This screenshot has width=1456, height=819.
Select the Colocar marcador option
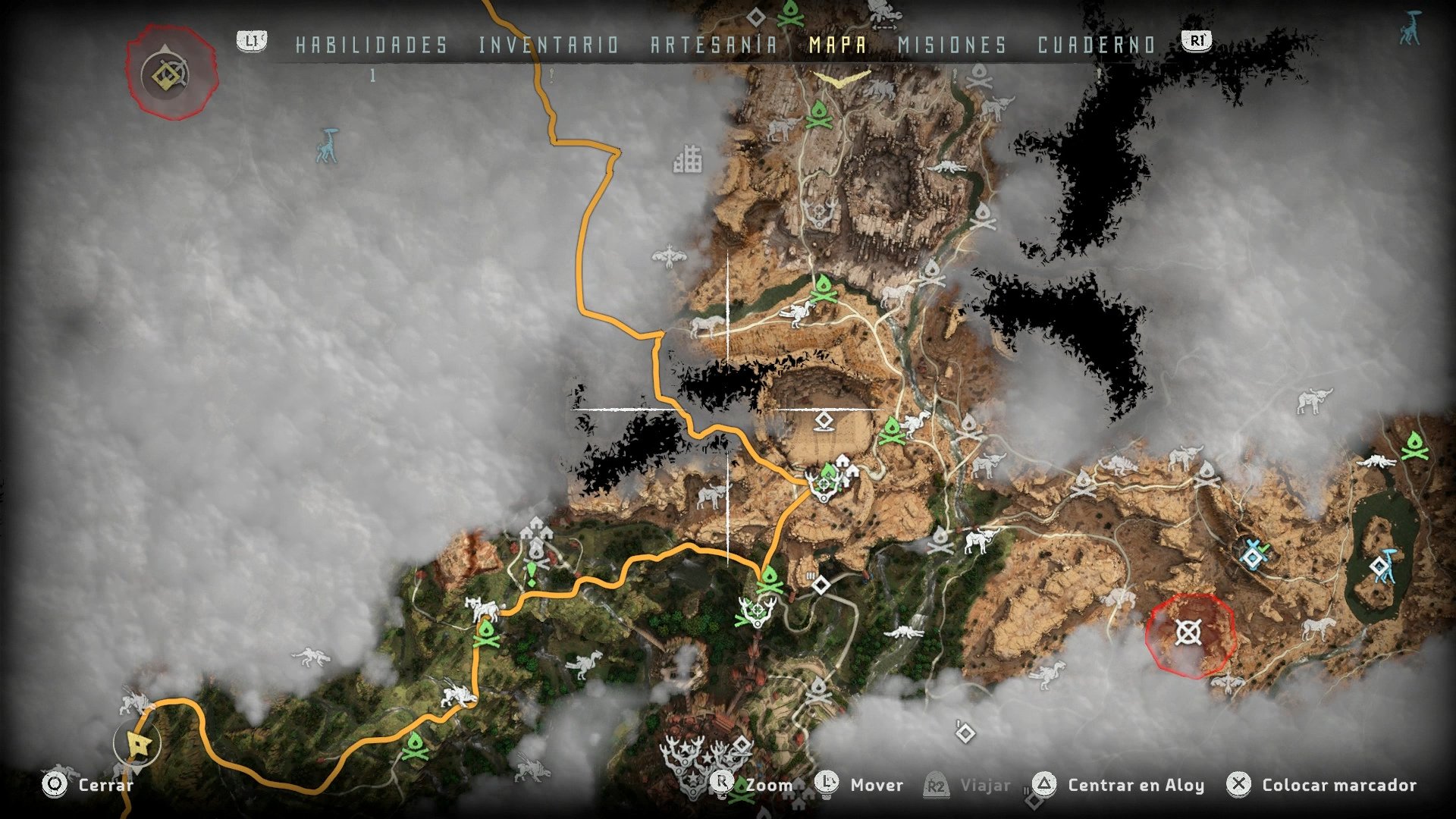(1339, 786)
